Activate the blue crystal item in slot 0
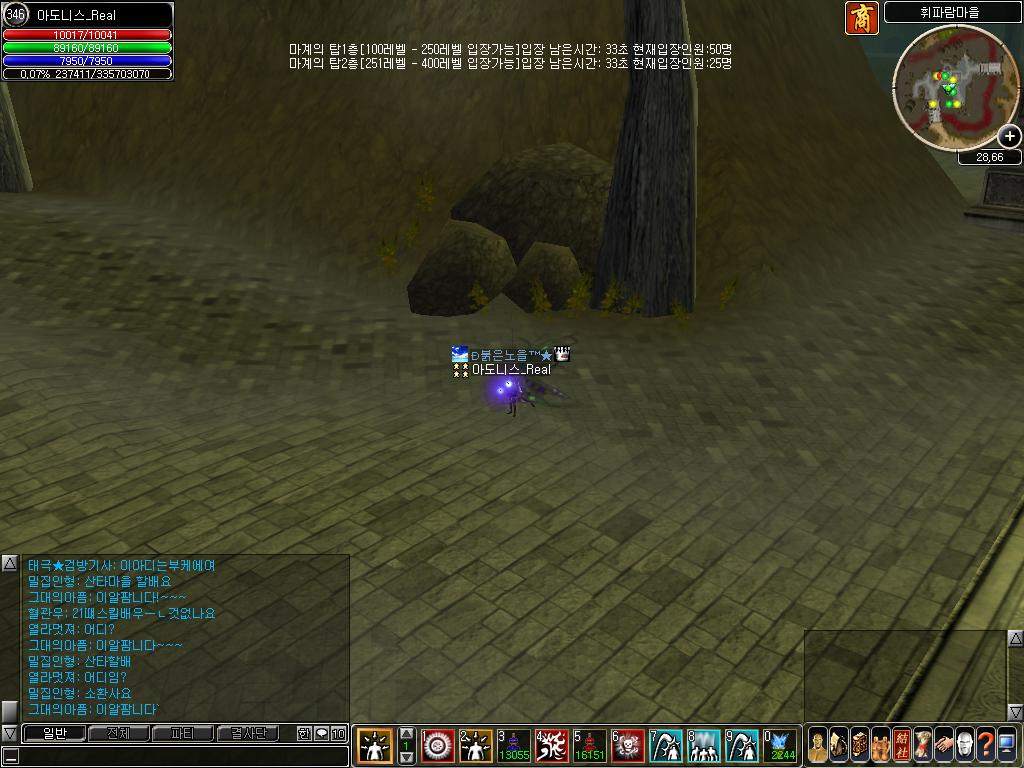1024x768 pixels. (x=779, y=745)
